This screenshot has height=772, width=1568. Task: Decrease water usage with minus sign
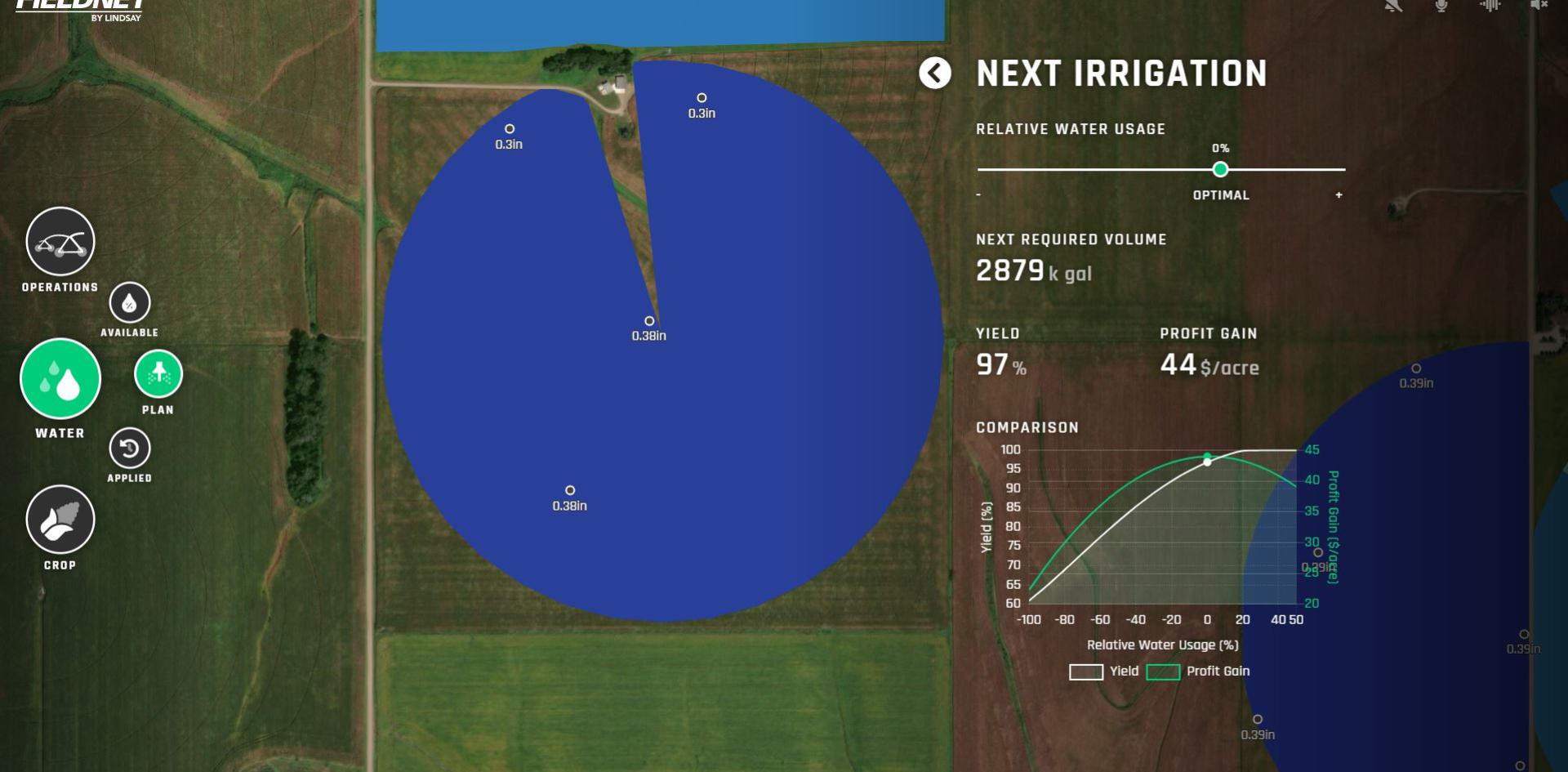[978, 195]
